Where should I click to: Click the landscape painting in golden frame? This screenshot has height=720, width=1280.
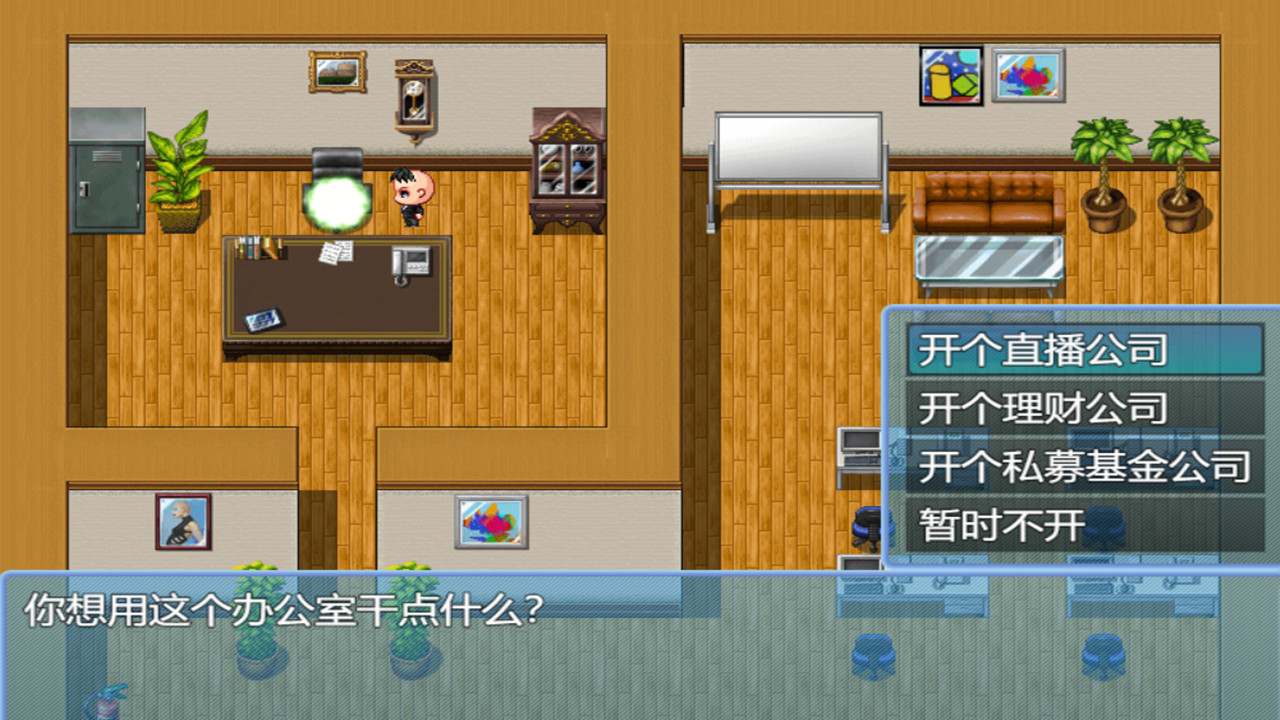pyautogui.click(x=336, y=71)
